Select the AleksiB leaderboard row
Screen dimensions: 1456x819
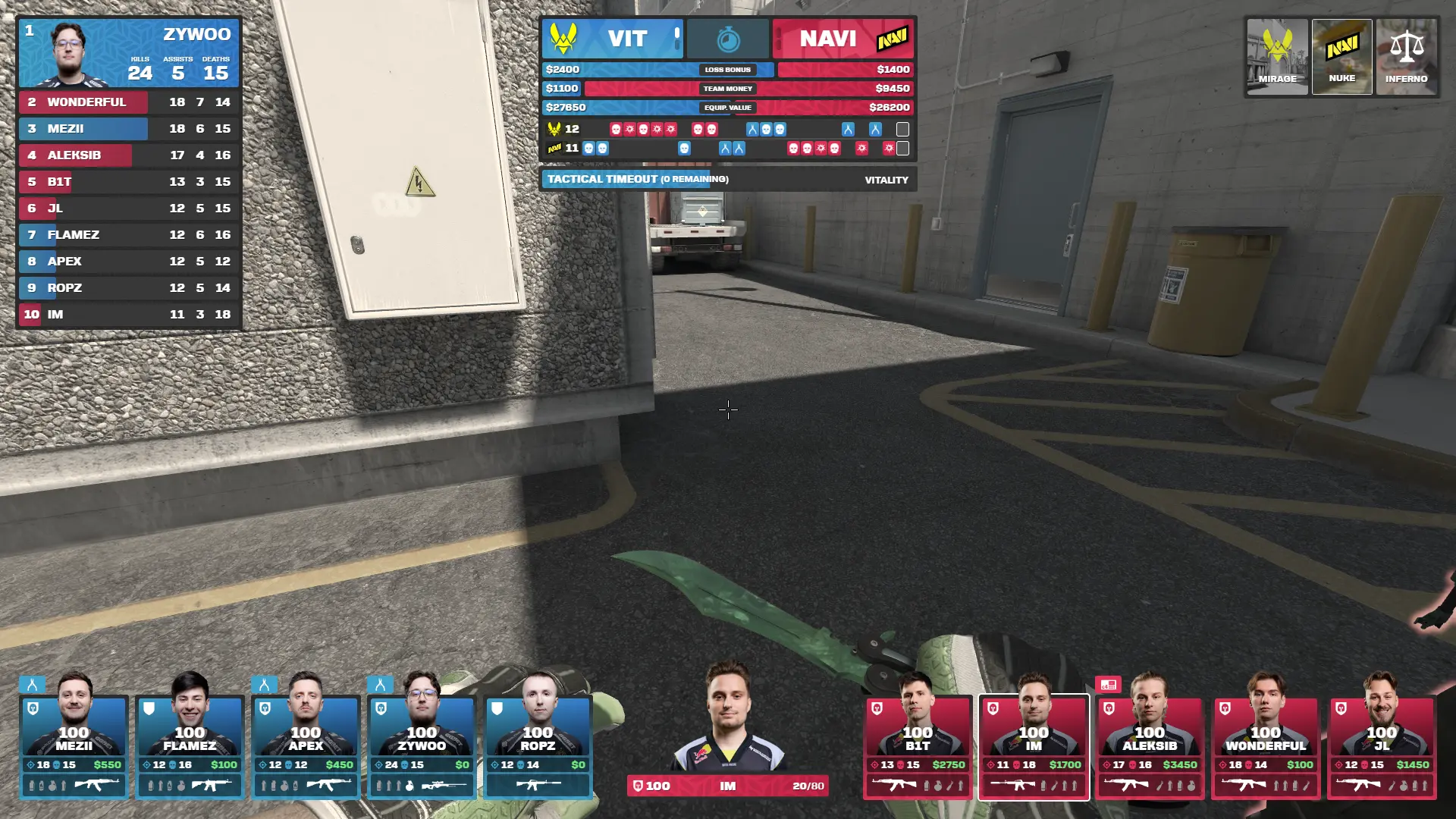point(129,155)
